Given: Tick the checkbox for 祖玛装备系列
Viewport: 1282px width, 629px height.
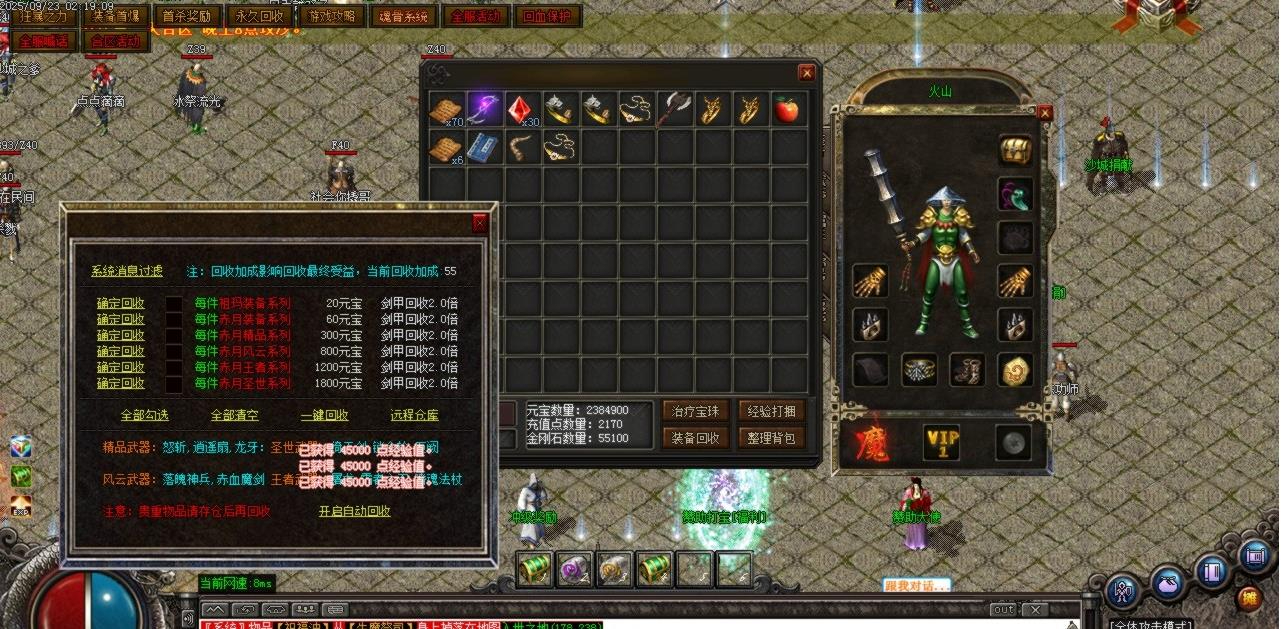Looking at the screenshot, I should (174, 303).
